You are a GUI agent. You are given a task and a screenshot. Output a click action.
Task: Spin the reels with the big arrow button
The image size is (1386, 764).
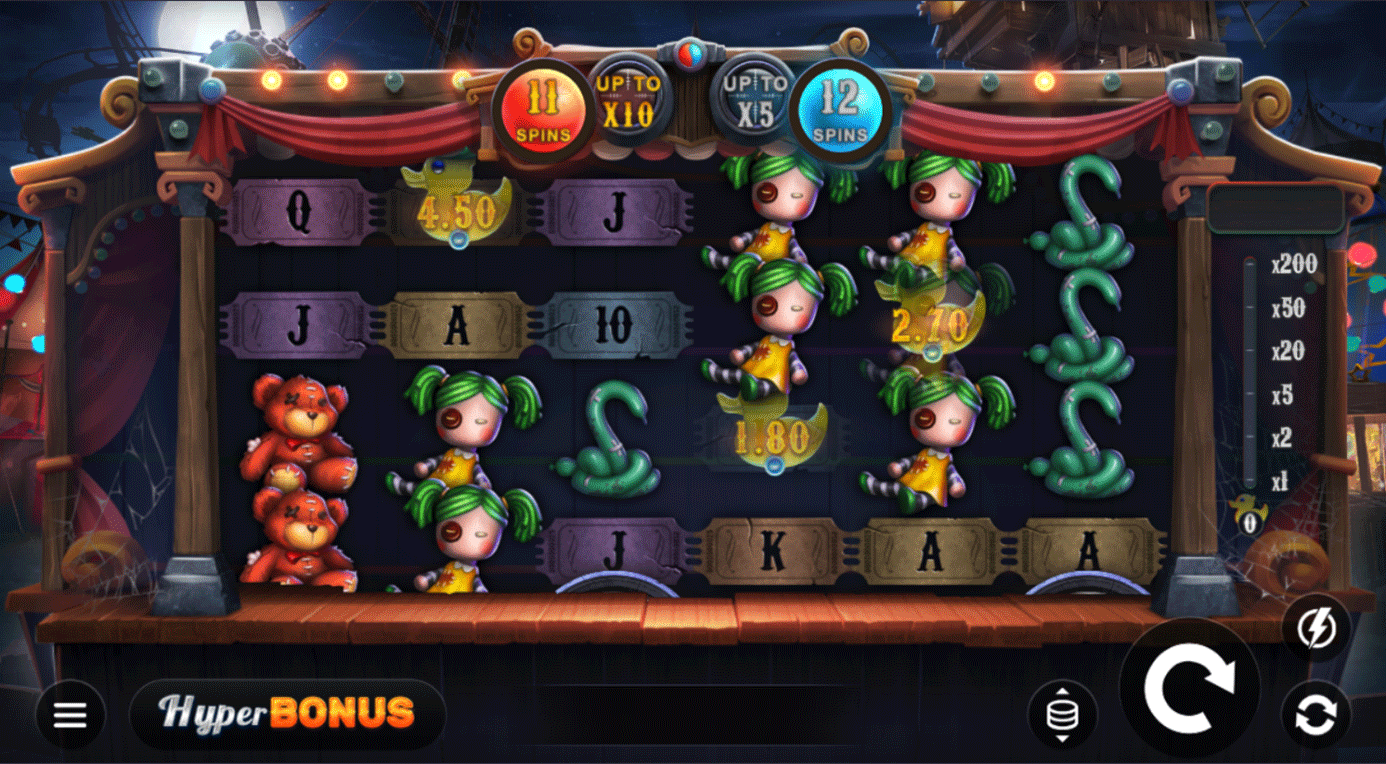(1189, 687)
